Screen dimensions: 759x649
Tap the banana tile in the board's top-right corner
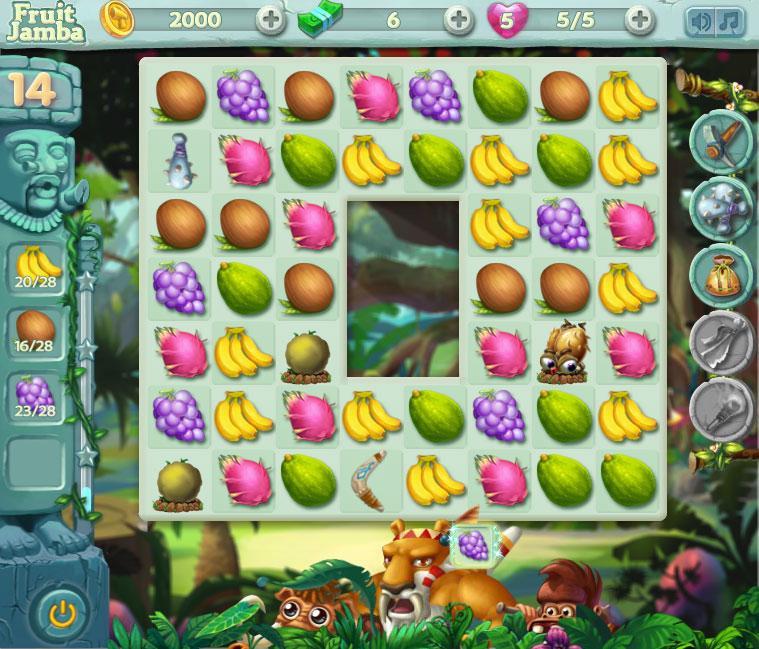pyautogui.click(x=628, y=96)
